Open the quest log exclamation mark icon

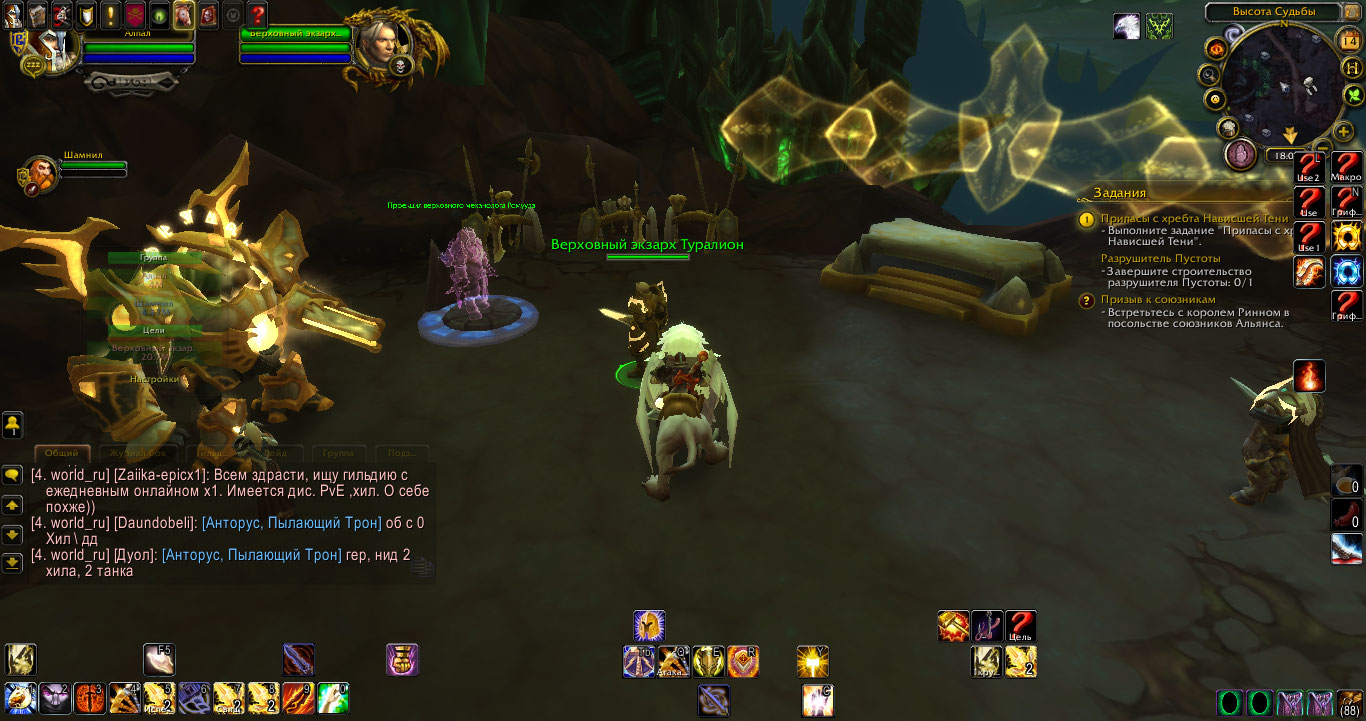(110, 14)
